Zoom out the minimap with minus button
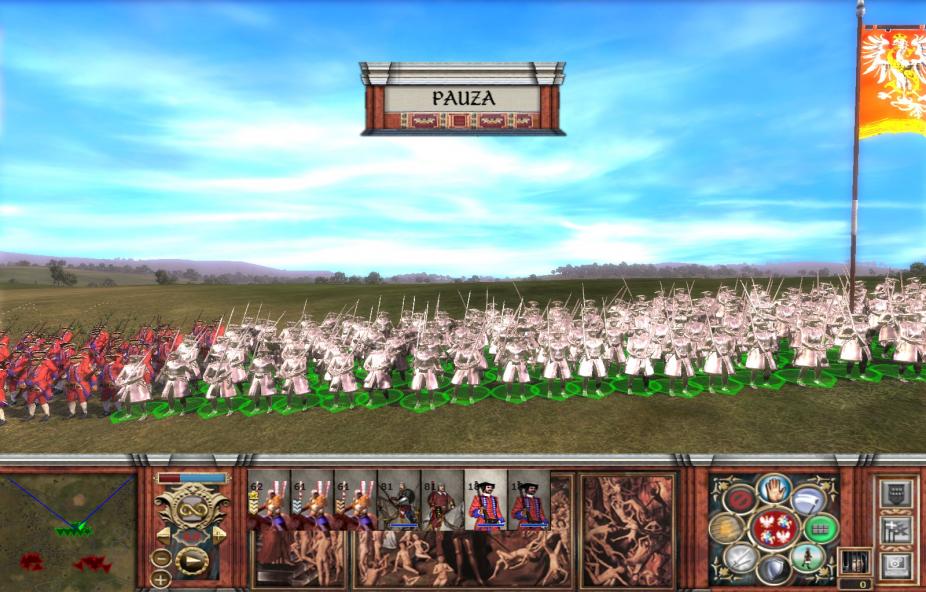The image size is (926, 592). click(x=161, y=558)
